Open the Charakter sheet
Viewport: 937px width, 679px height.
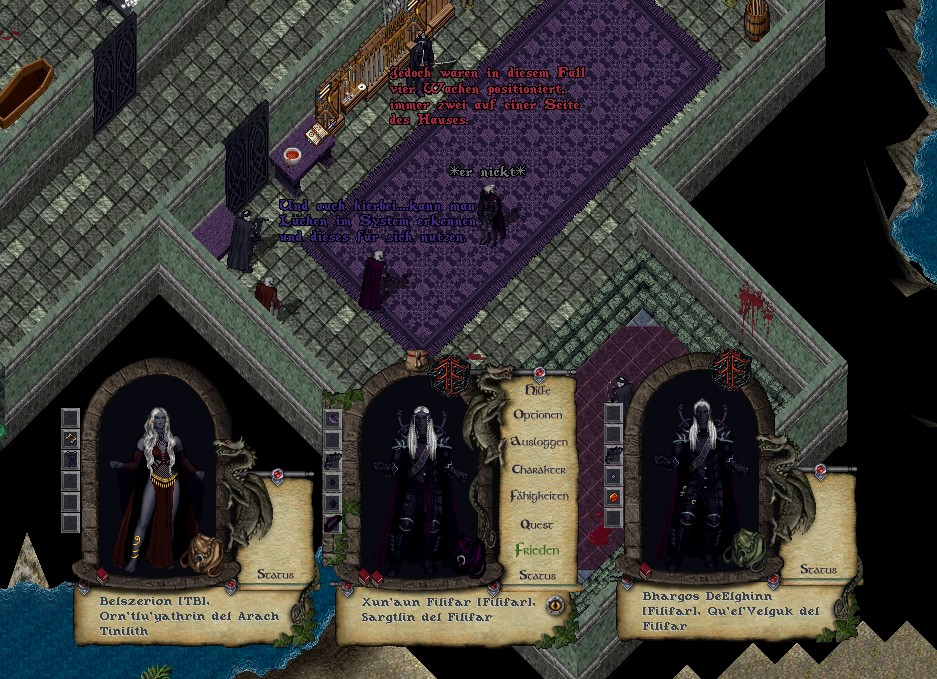(539, 469)
